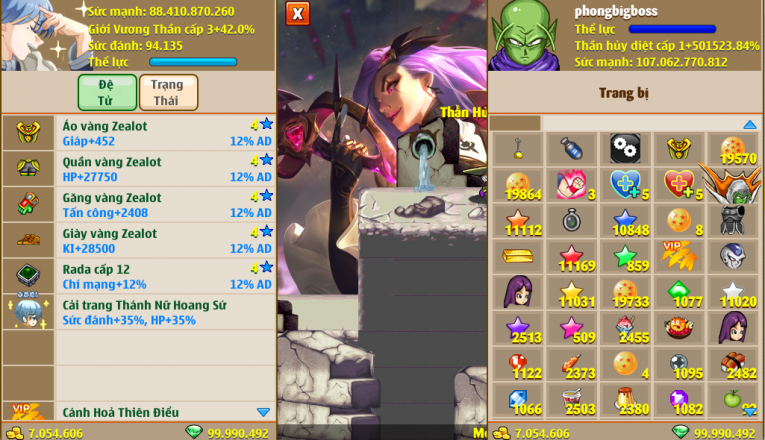This screenshot has width=765, height=440.
Task: Select the green apple inventory slot
Action: click(733, 400)
